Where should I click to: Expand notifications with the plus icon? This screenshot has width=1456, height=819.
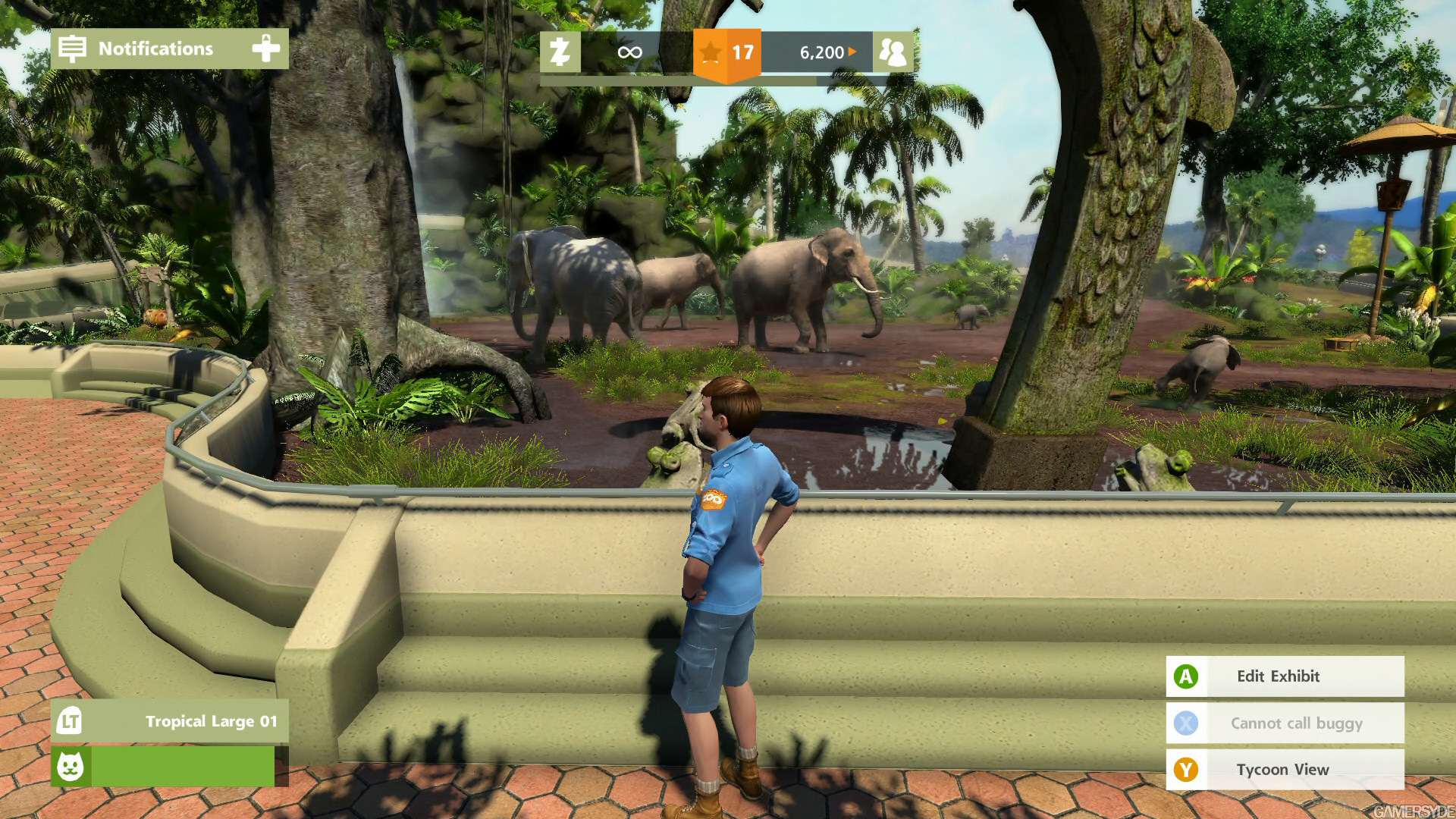tap(265, 49)
